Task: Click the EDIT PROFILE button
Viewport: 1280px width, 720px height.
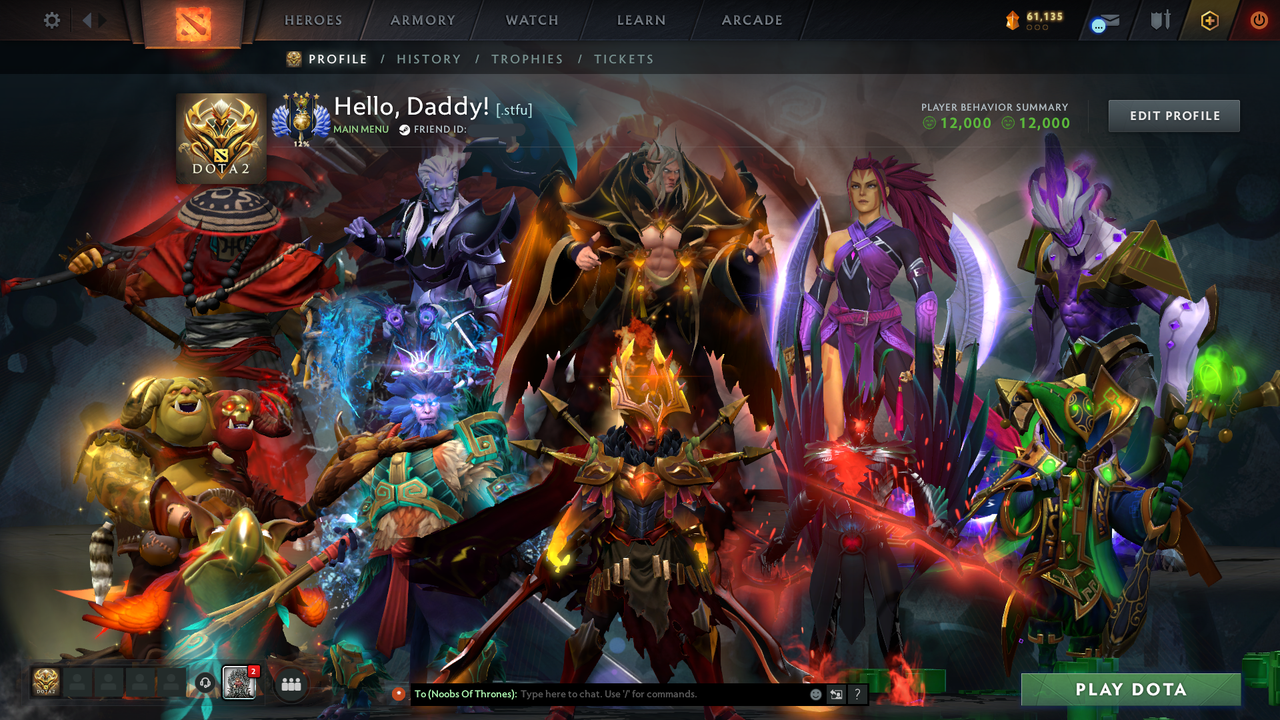Action: pos(1173,115)
